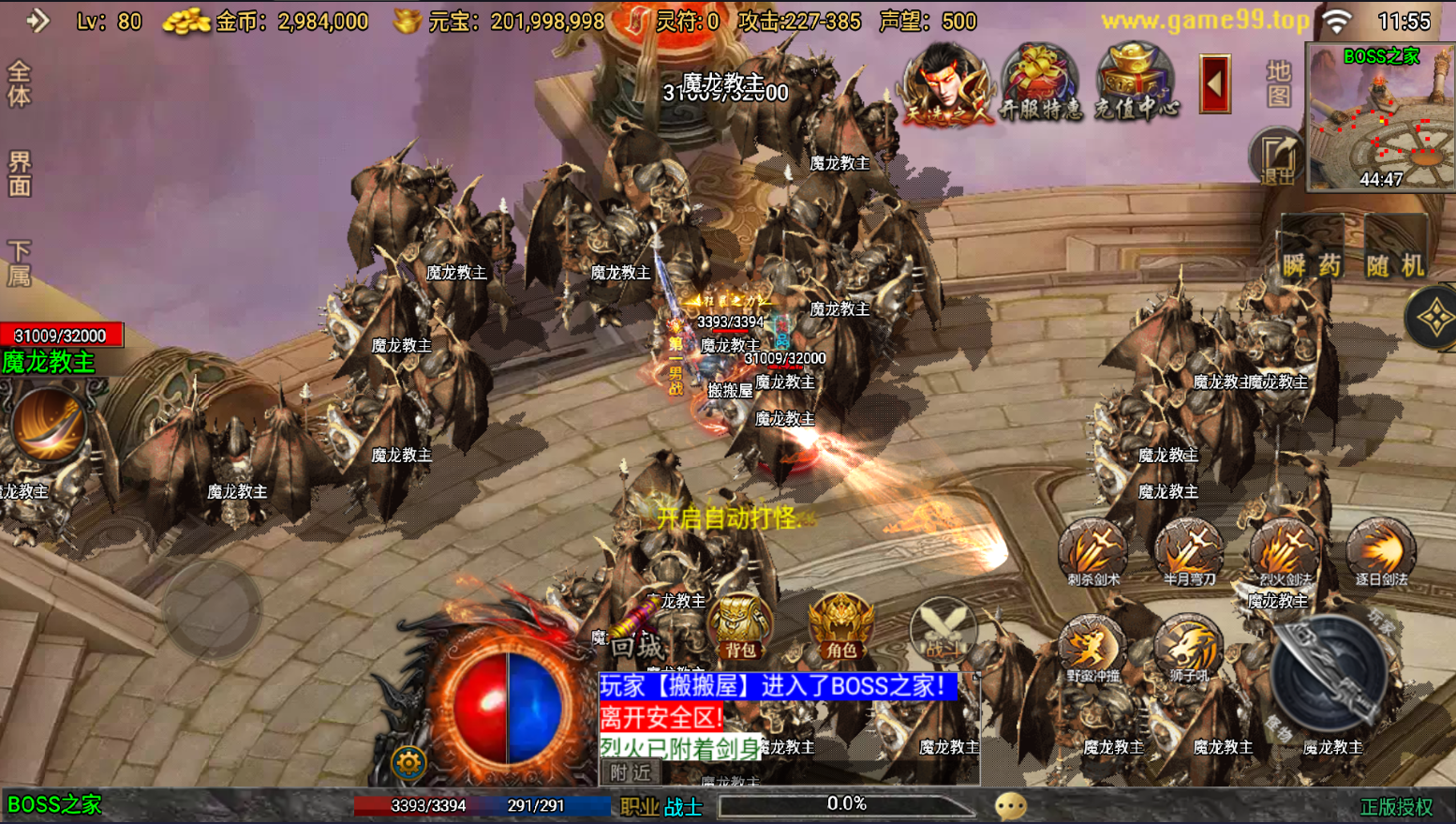Cast the 刺杀剑术 skill
The image size is (1456, 824).
pos(1093,552)
